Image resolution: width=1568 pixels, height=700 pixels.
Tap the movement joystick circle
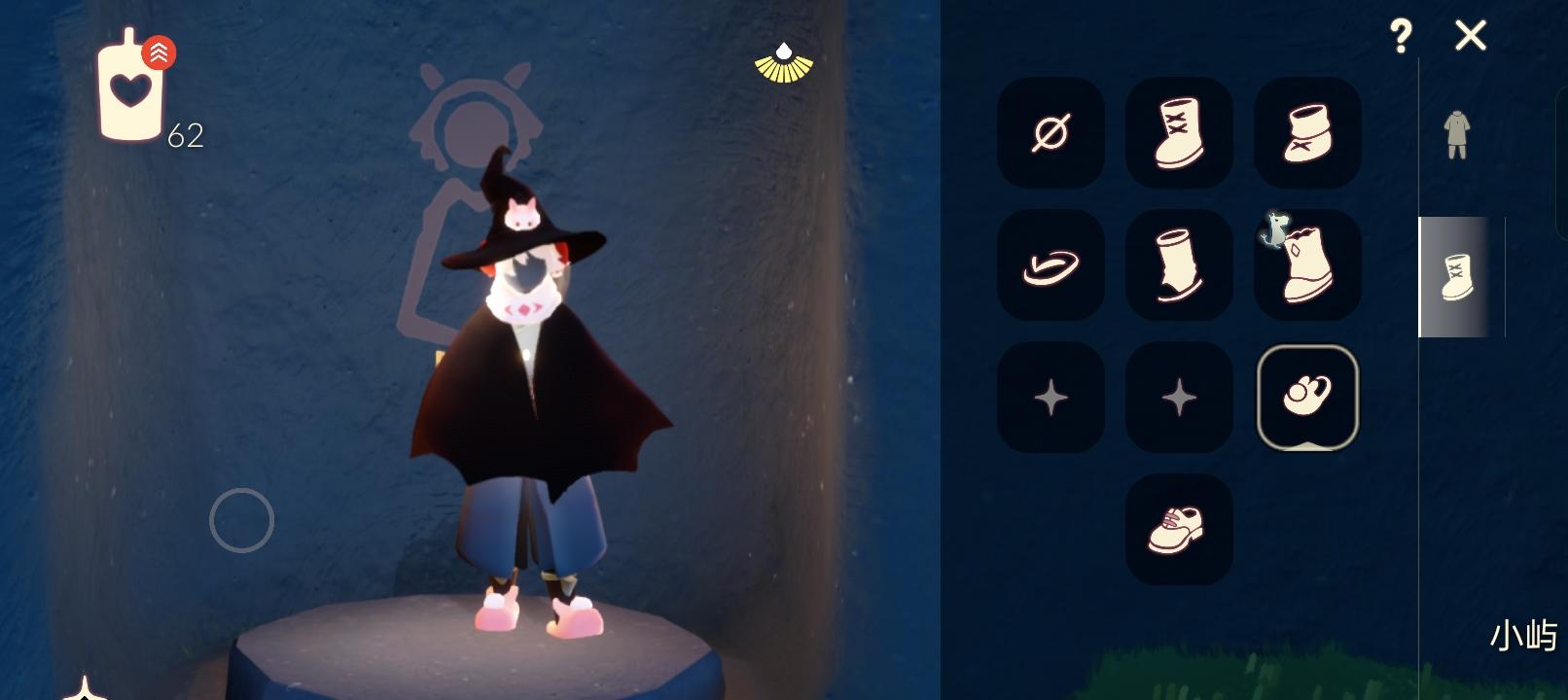pos(243,520)
